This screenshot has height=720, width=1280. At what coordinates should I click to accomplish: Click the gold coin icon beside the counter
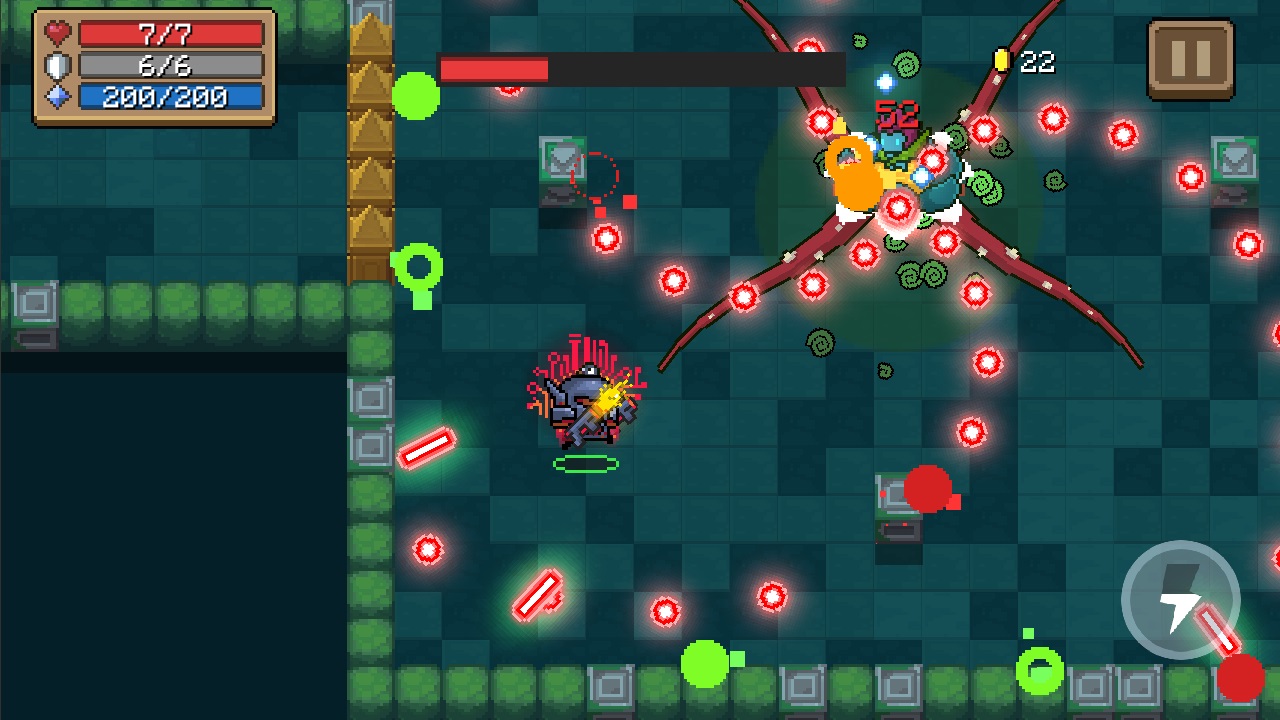[x=1001, y=60]
